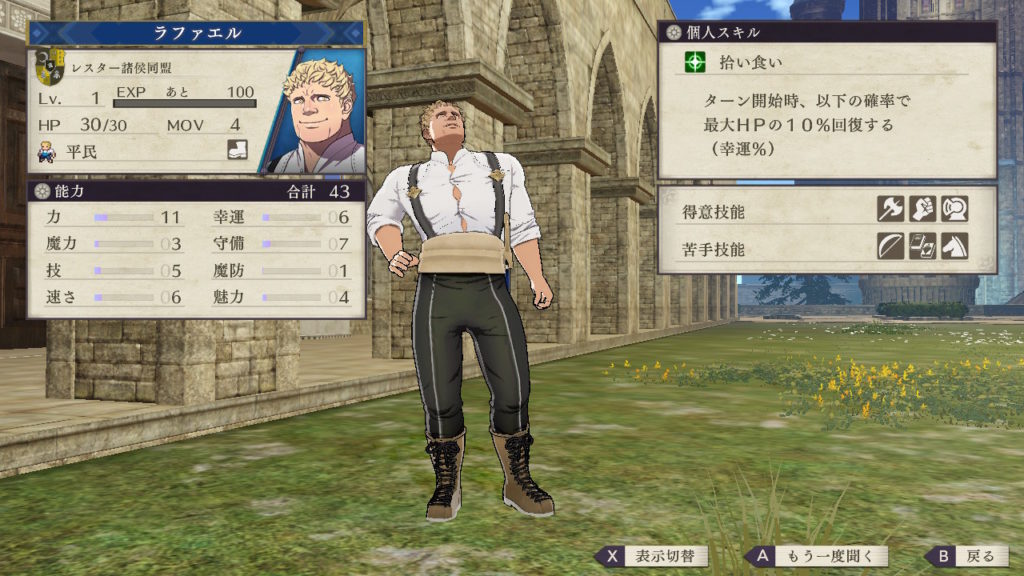The image size is (1024, 576).
Task: Select the fist brawling skill icon
Action: point(922,209)
